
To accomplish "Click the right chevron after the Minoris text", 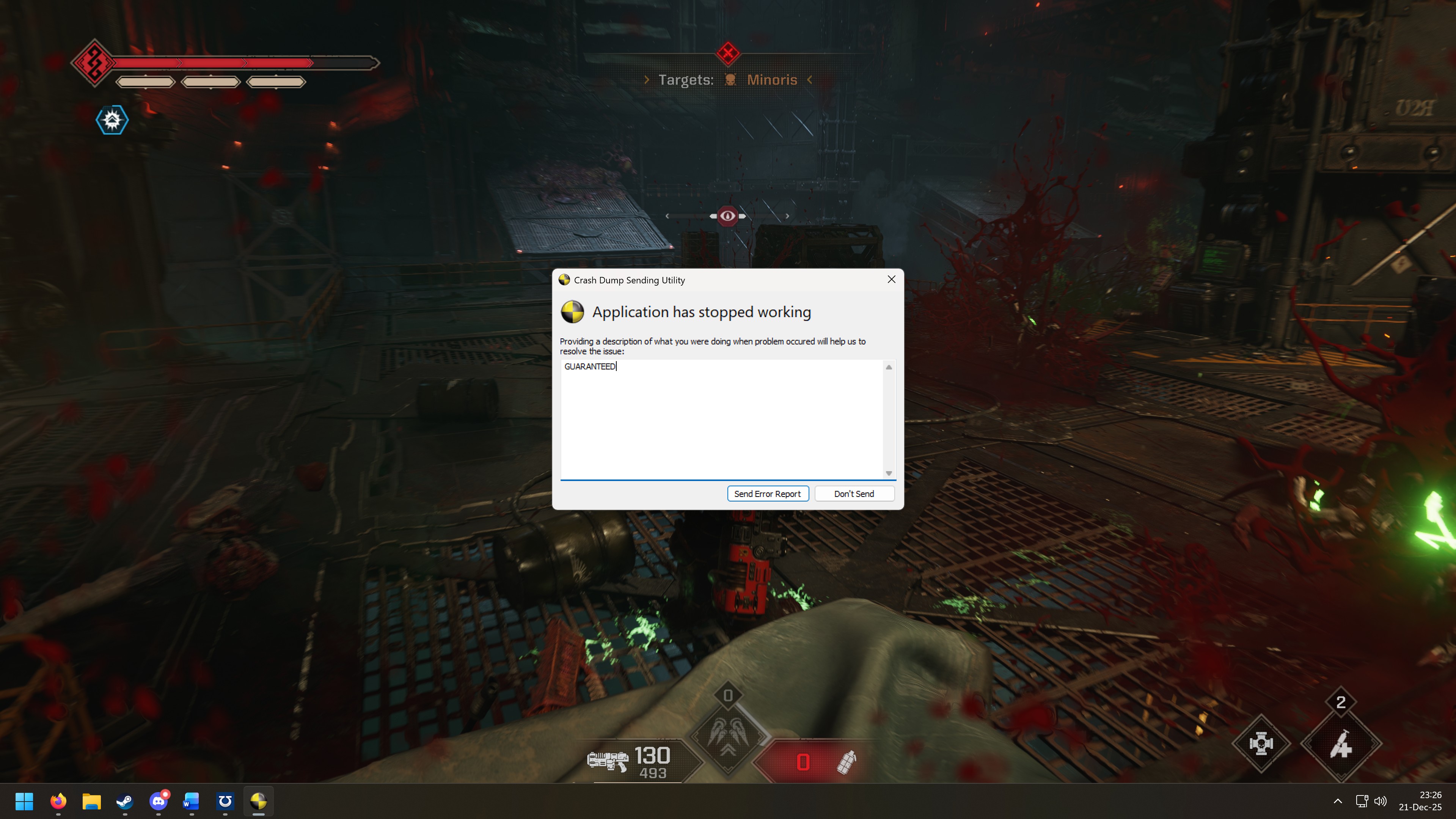I will 809,80.
